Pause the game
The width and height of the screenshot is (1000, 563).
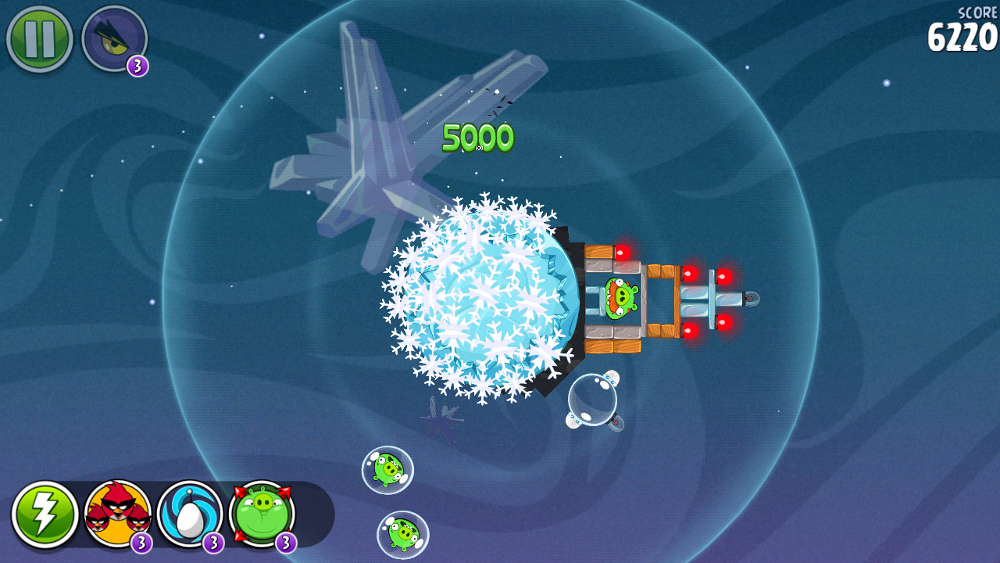[39, 39]
